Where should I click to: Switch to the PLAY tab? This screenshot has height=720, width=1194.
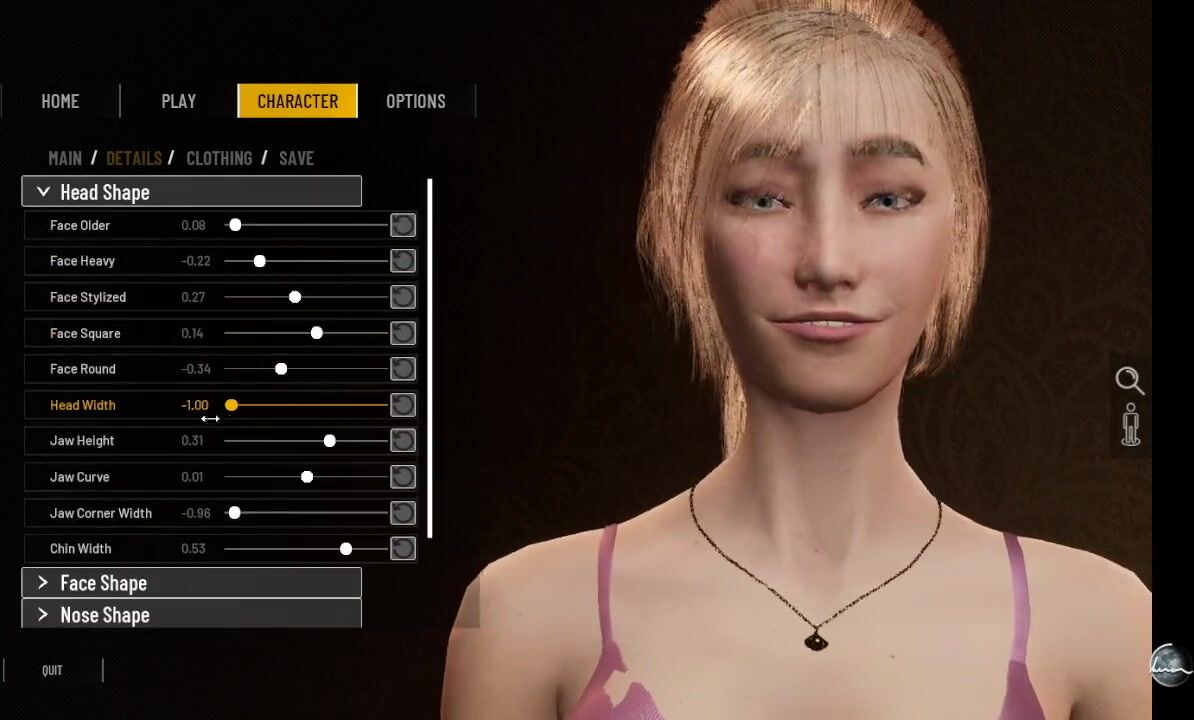pos(178,101)
